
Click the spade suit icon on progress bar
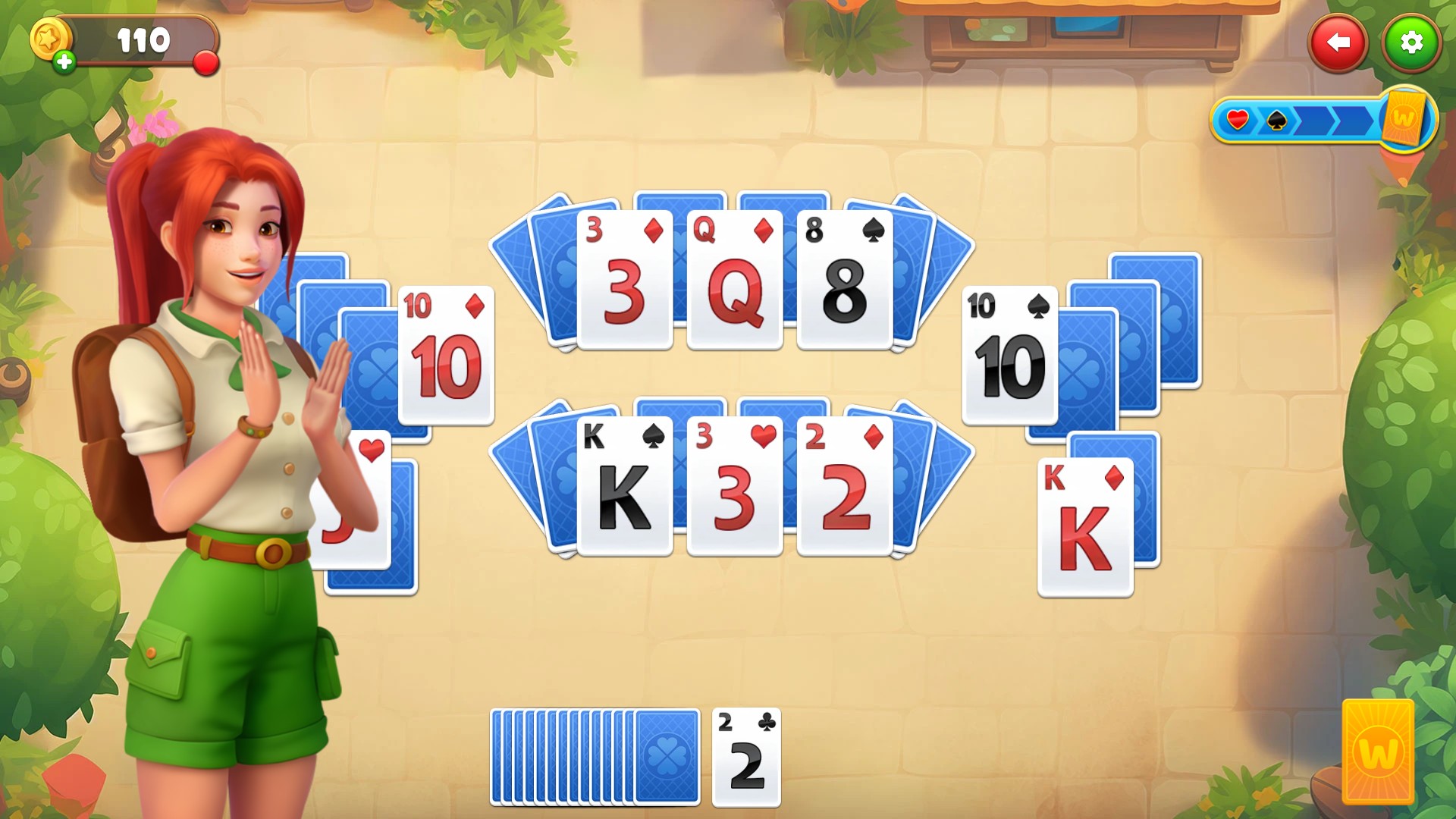coord(1276,120)
